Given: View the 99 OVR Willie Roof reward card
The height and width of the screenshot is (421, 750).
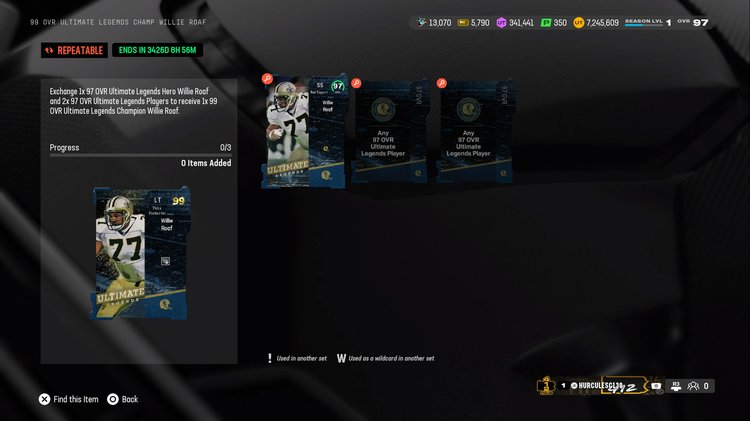Looking at the screenshot, I should (x=139, y=252).
